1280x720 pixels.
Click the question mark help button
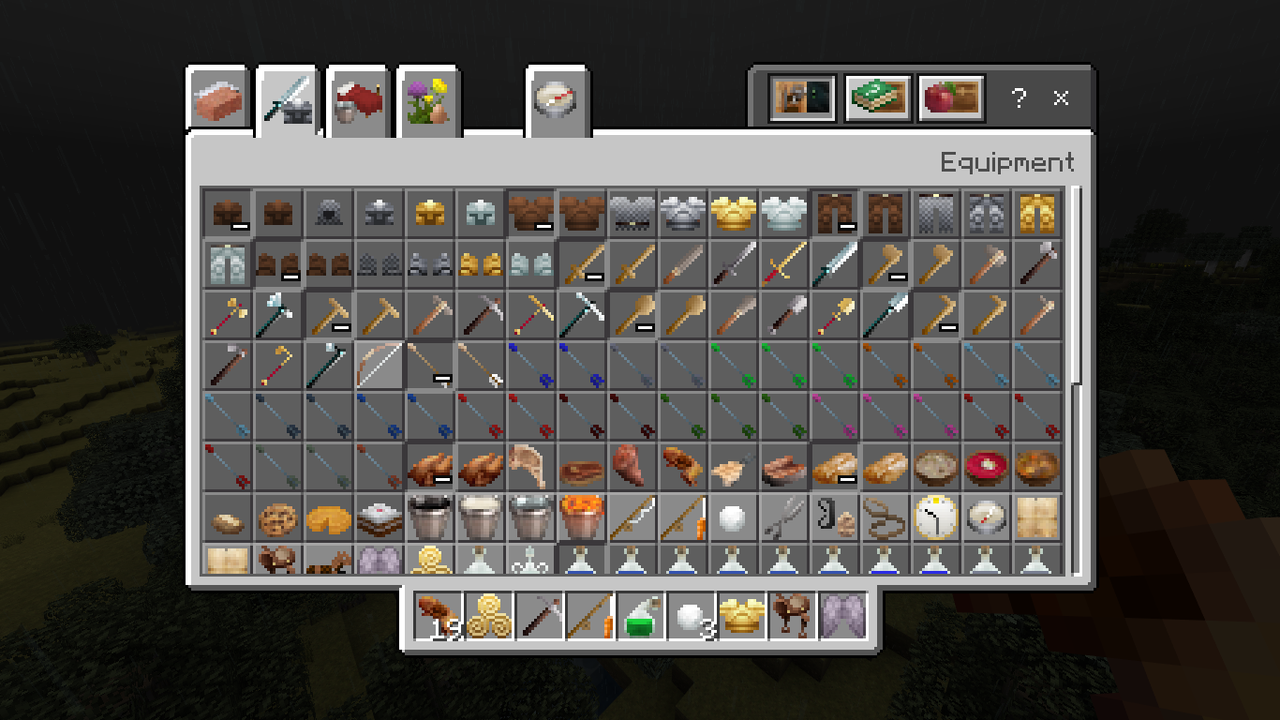point(1018,99)
